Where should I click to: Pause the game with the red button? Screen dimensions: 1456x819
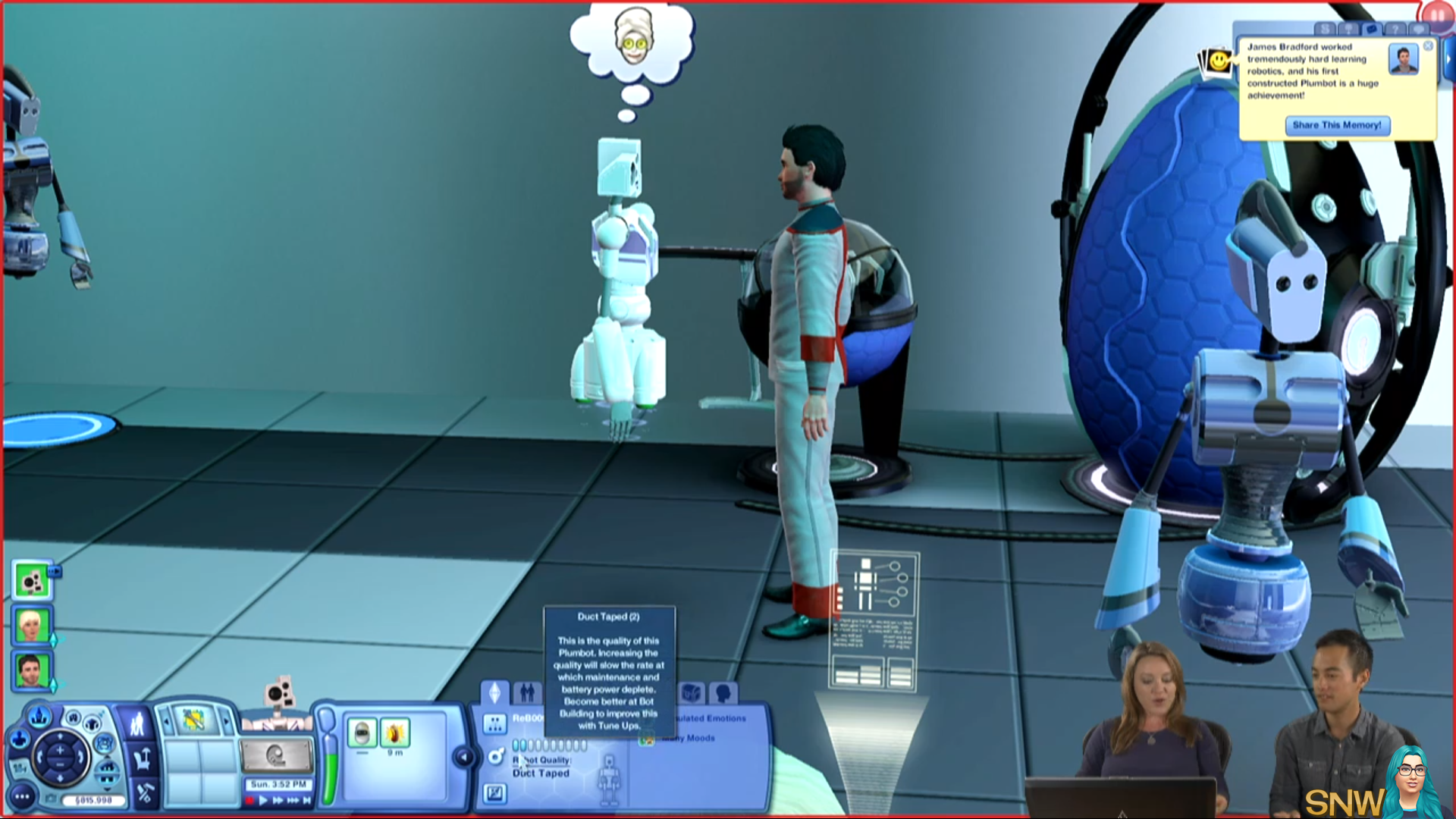coord(249,800)
